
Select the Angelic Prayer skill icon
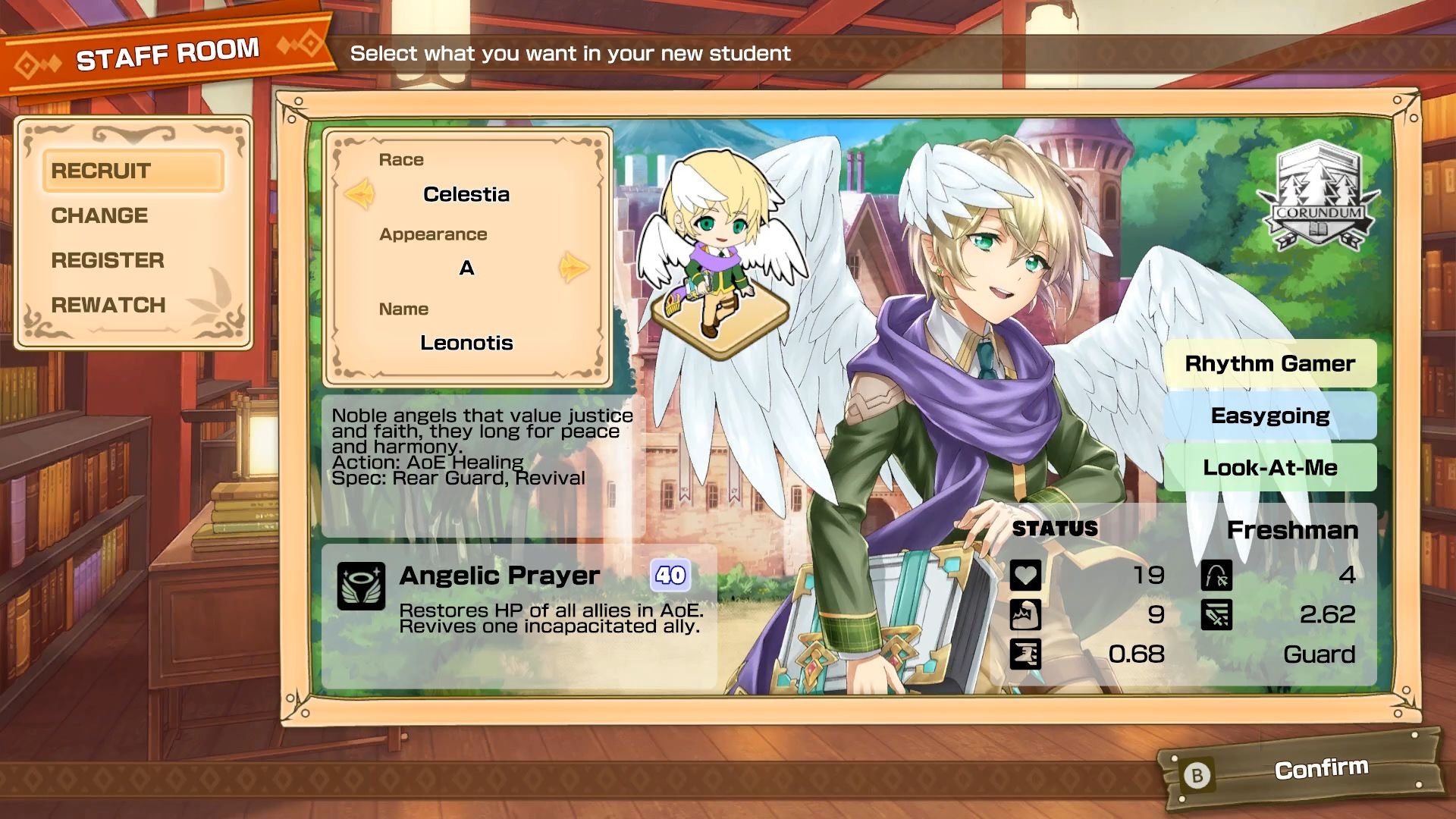click(x=360, y=584)
